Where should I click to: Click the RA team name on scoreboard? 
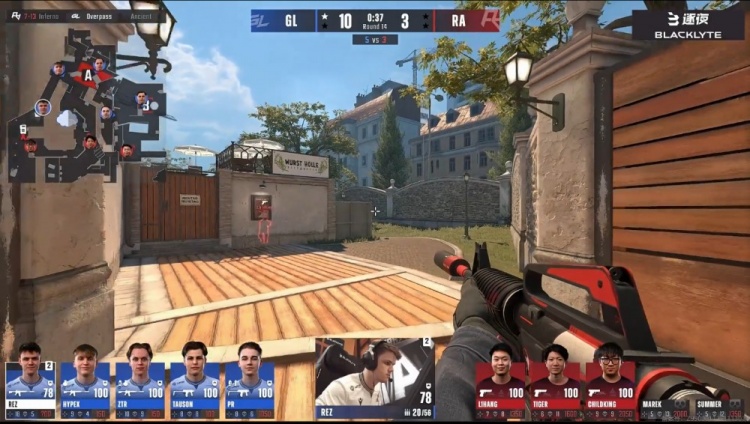(x=456, y=20)
